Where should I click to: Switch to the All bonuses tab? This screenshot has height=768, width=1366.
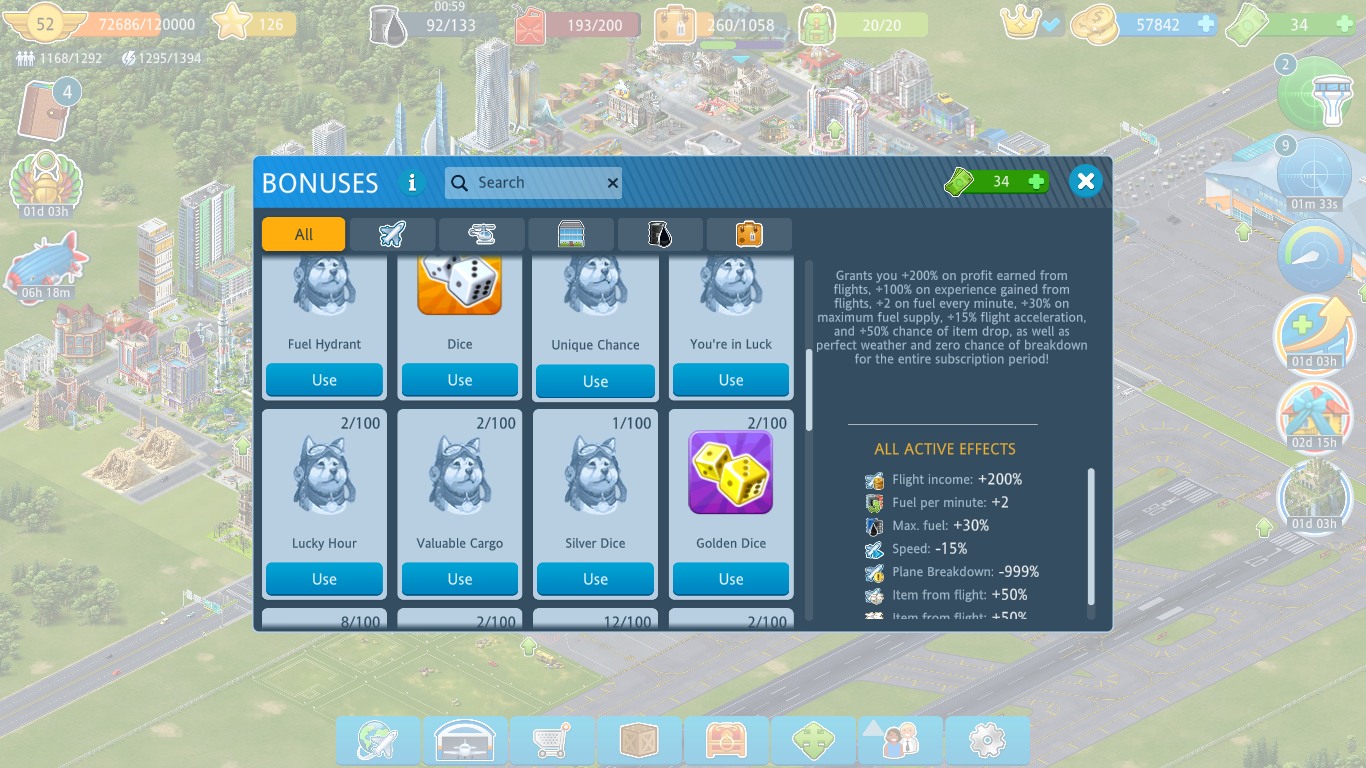click(303, 234)
